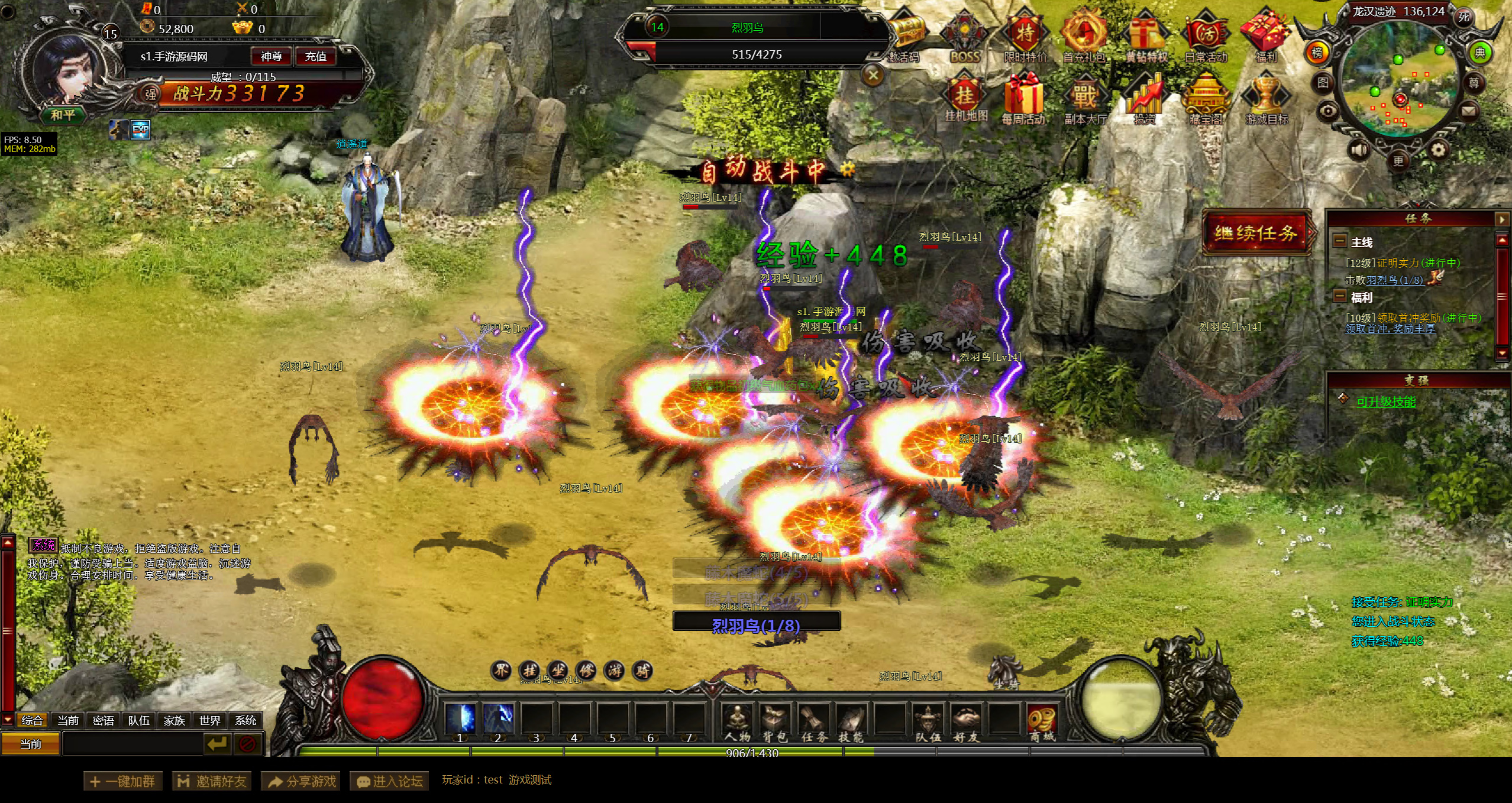The image size is (1512, 803).
Task: Open the 人物 character button
Action: point(737,721)
